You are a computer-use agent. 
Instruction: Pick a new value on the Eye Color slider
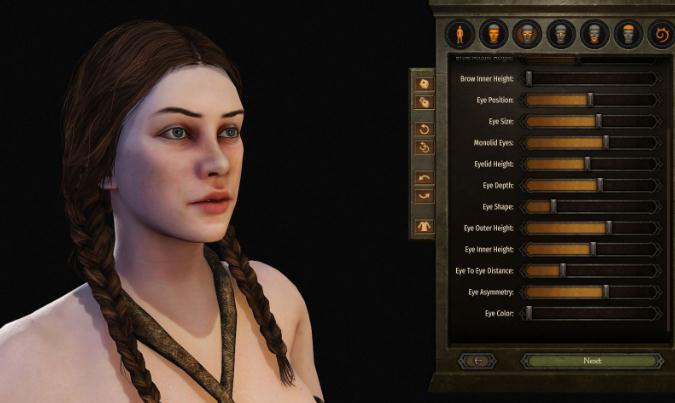529,313
